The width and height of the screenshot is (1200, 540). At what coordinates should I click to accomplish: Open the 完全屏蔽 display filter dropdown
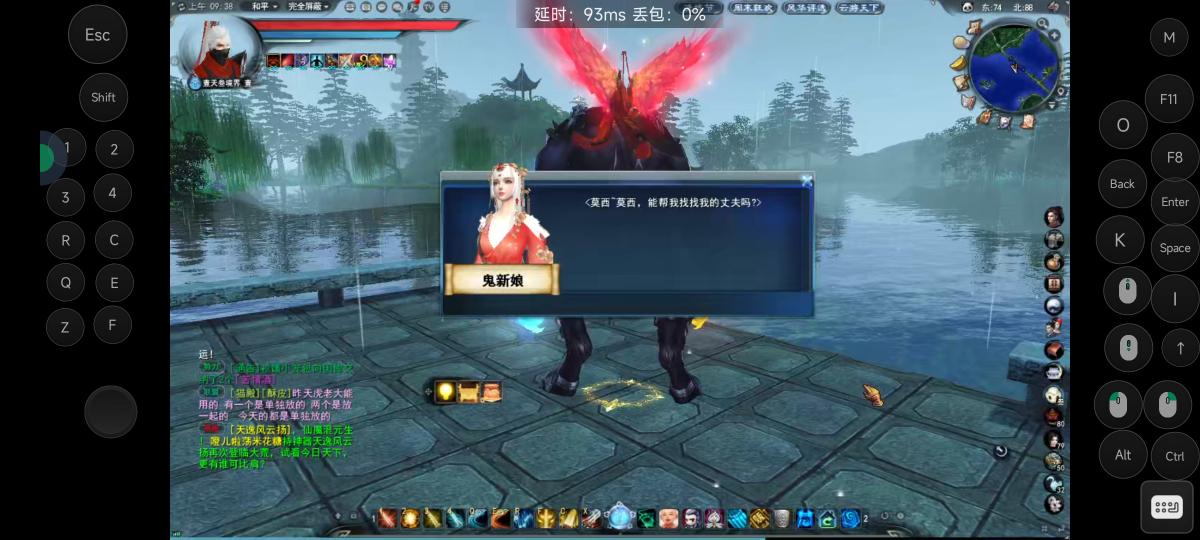coord(308,6)
